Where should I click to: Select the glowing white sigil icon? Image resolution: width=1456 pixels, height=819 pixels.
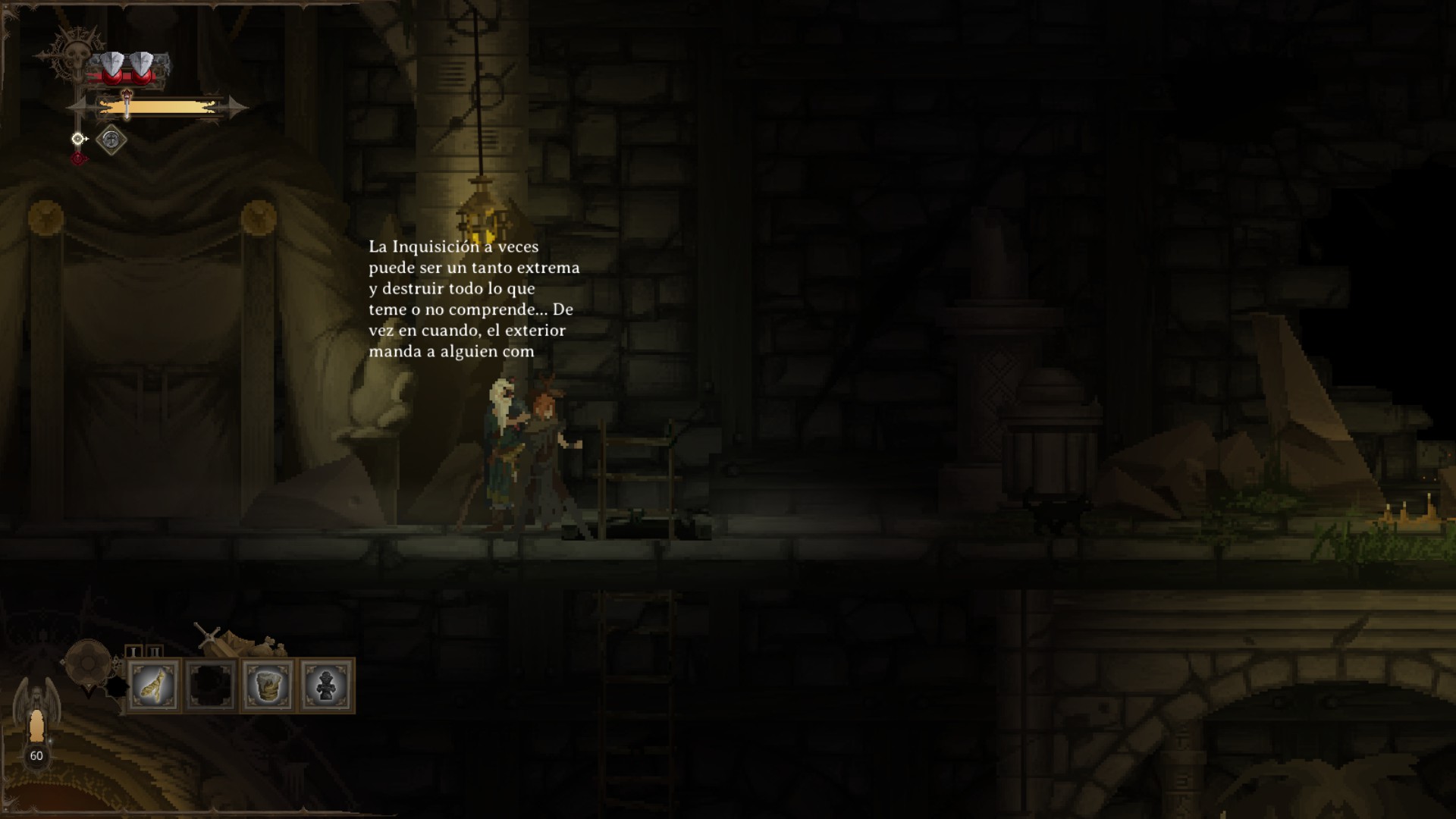click(77, 139)
